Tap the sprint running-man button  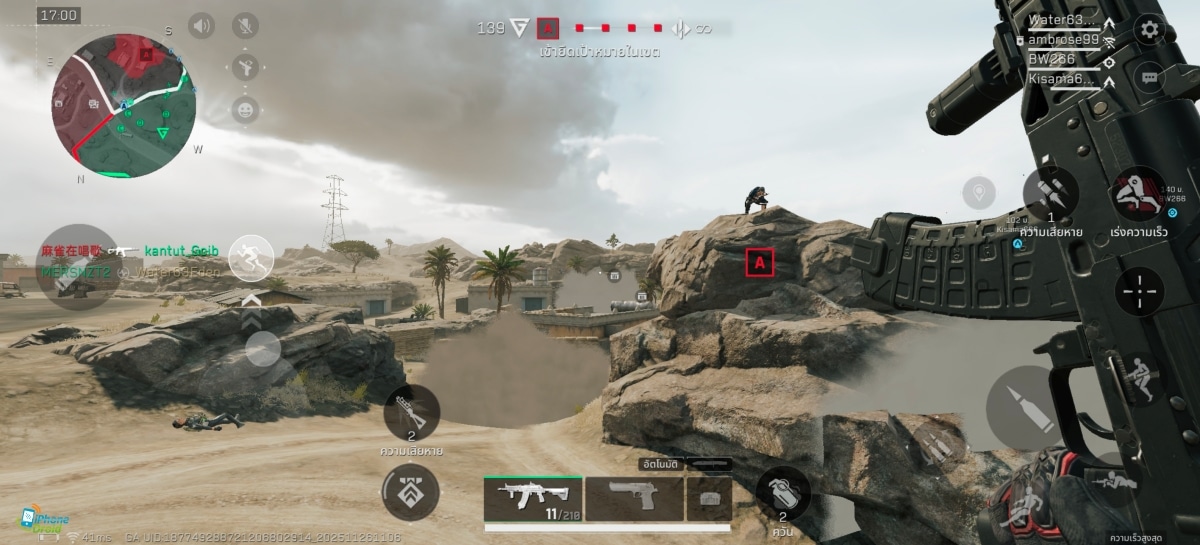click(x=251, y=259)
